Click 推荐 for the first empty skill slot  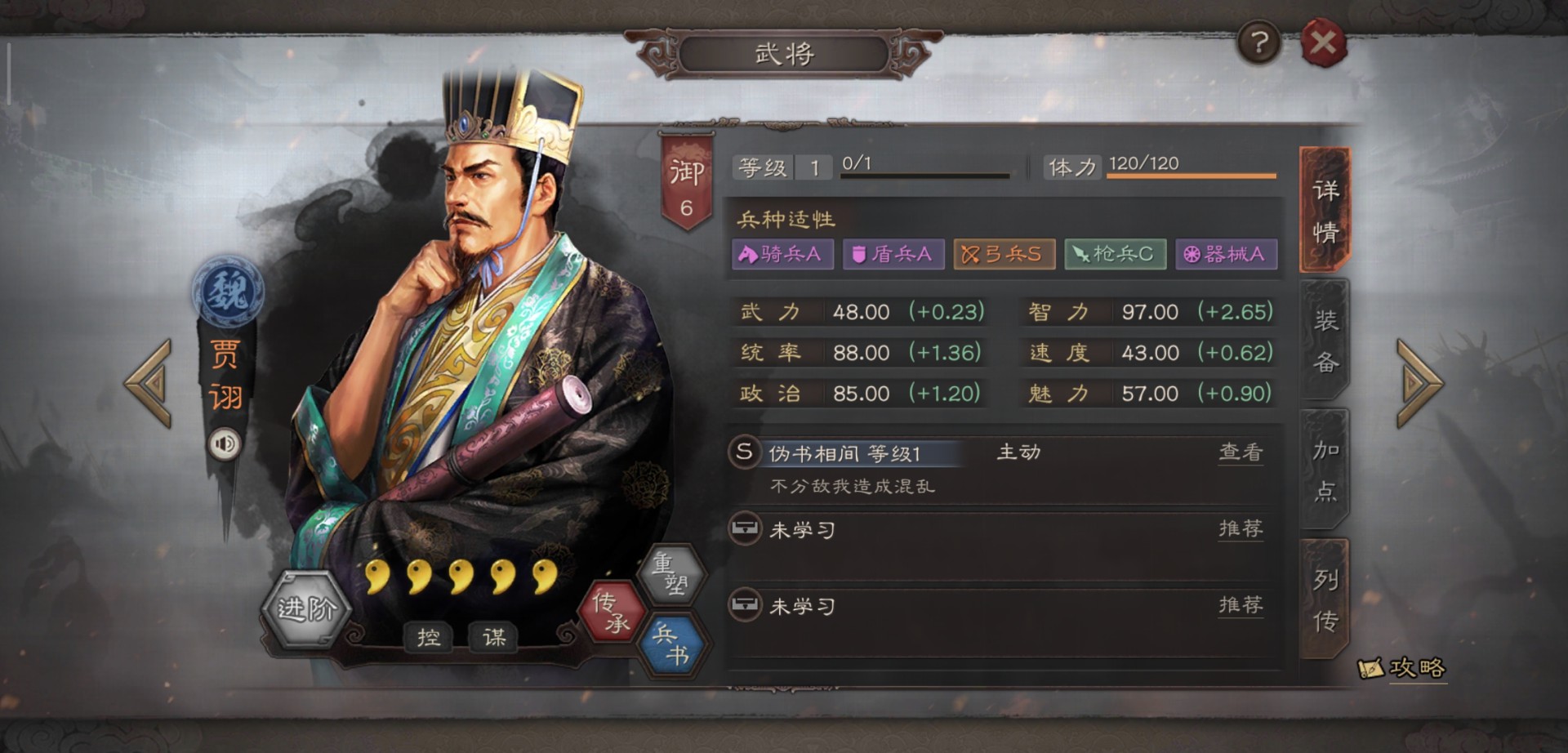tap(1241, 528)
